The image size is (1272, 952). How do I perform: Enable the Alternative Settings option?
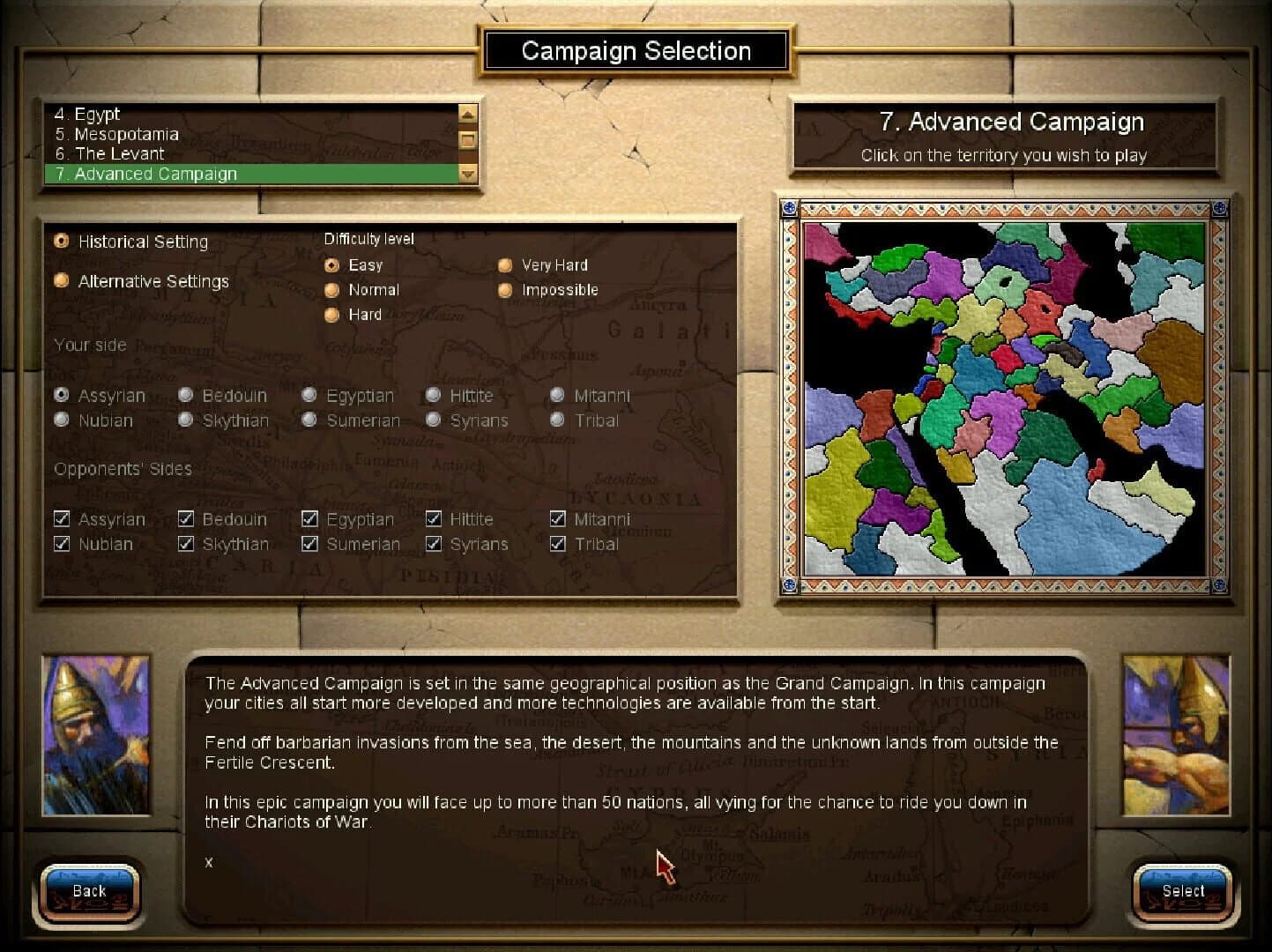[x=61, y=279]
